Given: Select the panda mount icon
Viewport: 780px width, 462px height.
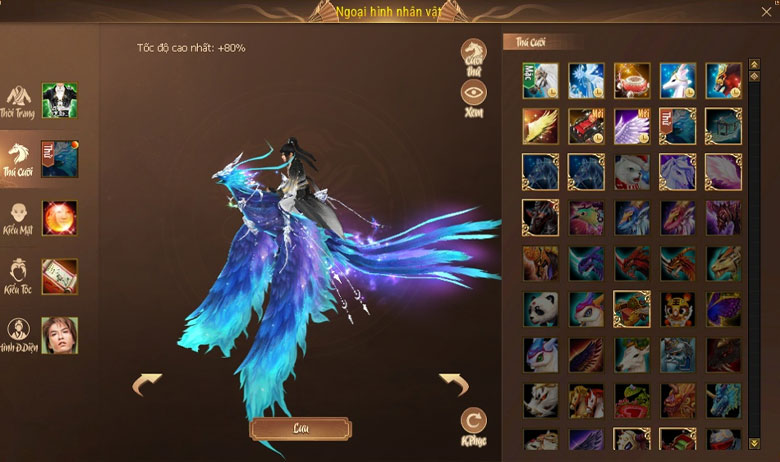Looking at the screenshot, I should tap(540, 309).
